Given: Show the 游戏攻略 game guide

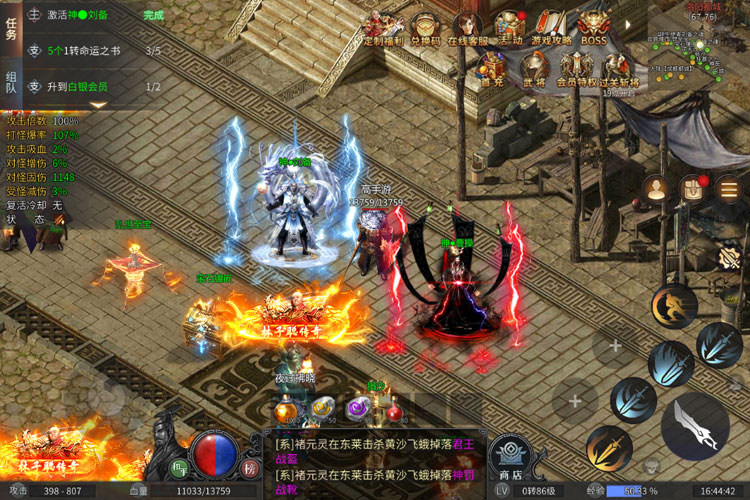Looking at the screenshot, I should [x=552, y=27].
